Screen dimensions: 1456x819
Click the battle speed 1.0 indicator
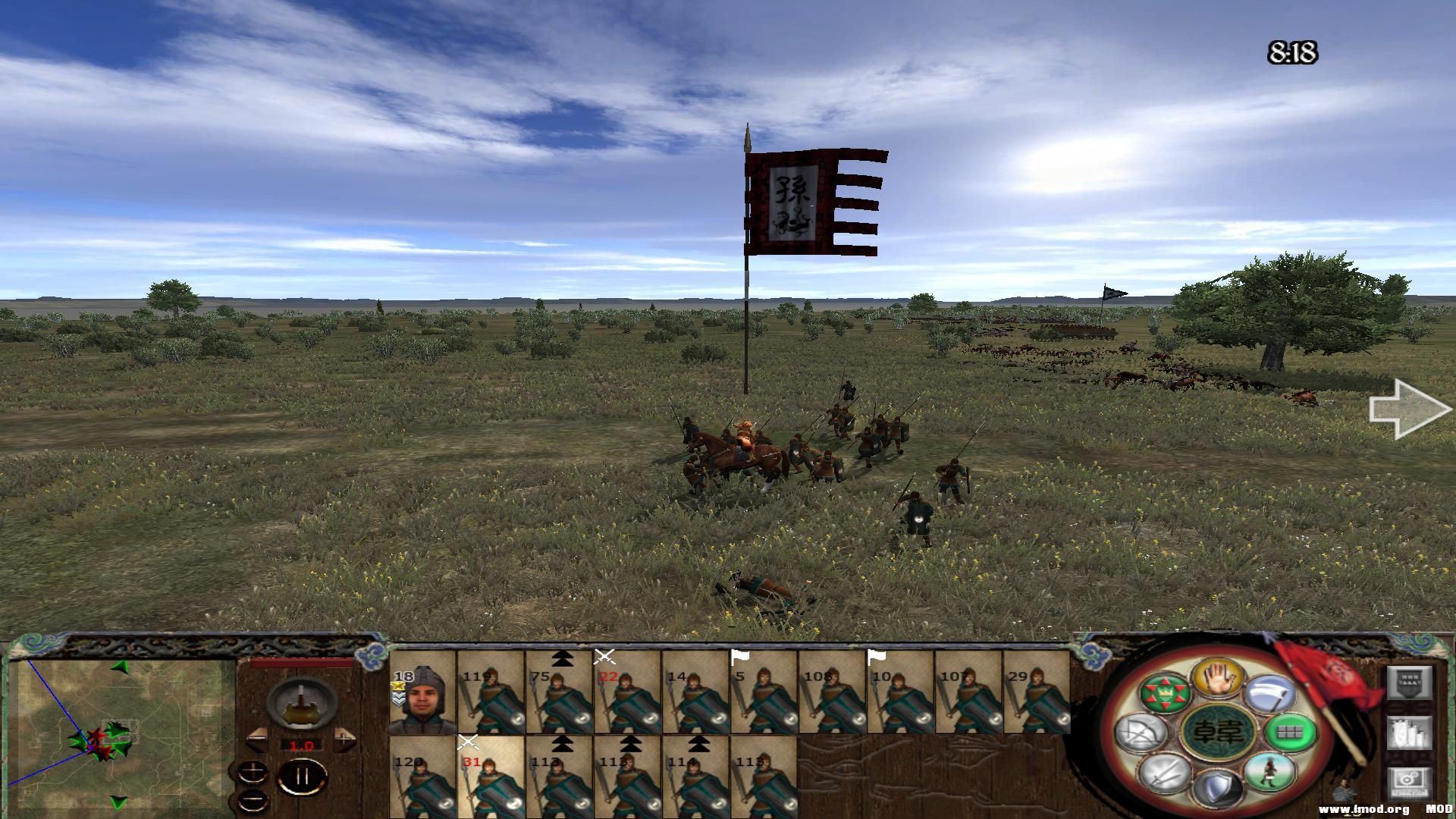[302, 745]
